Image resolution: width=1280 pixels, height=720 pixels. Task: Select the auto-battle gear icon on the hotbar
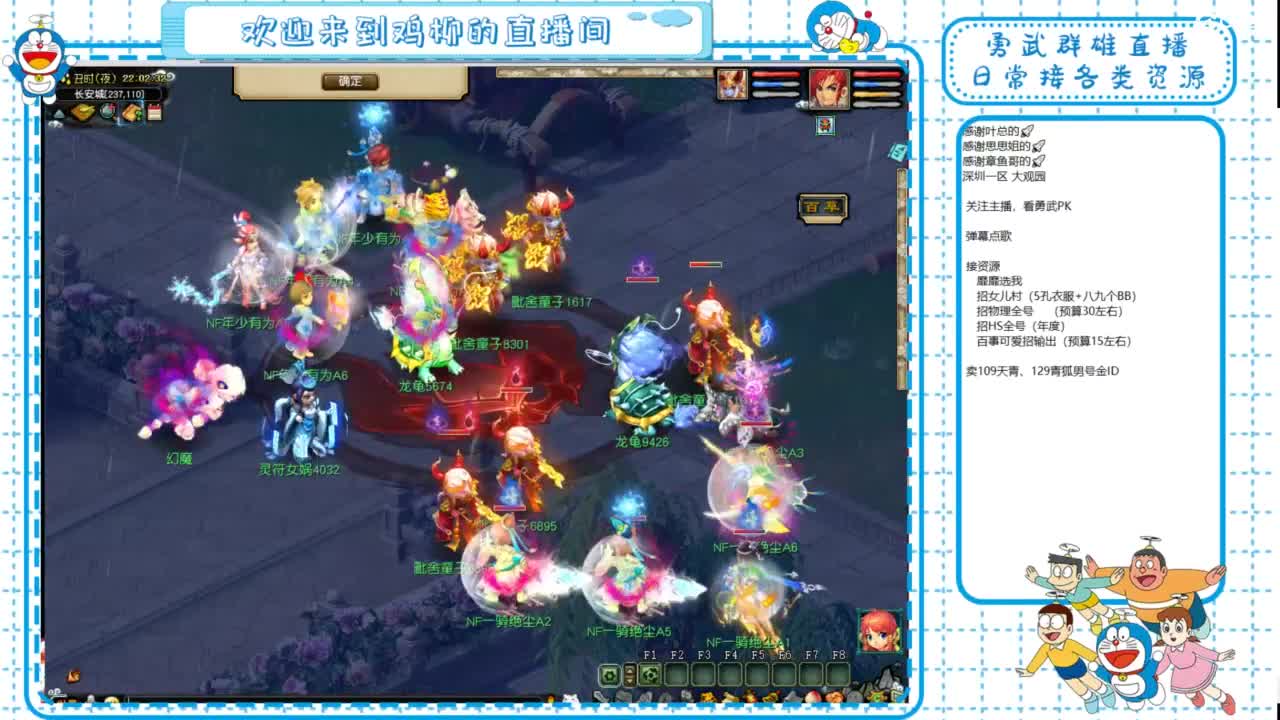pyautogui.click(x=608, y=675)
